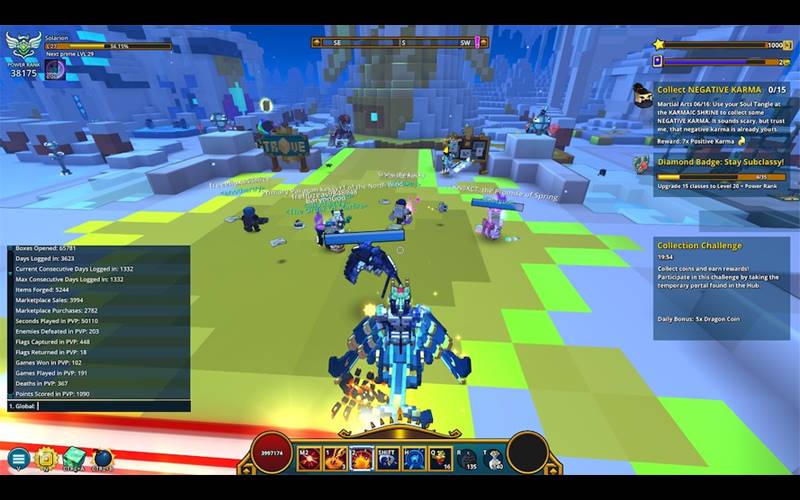
Task: Select the dark bomb icon in the corner
Action: pyautogui.click(x=103, y=458)
